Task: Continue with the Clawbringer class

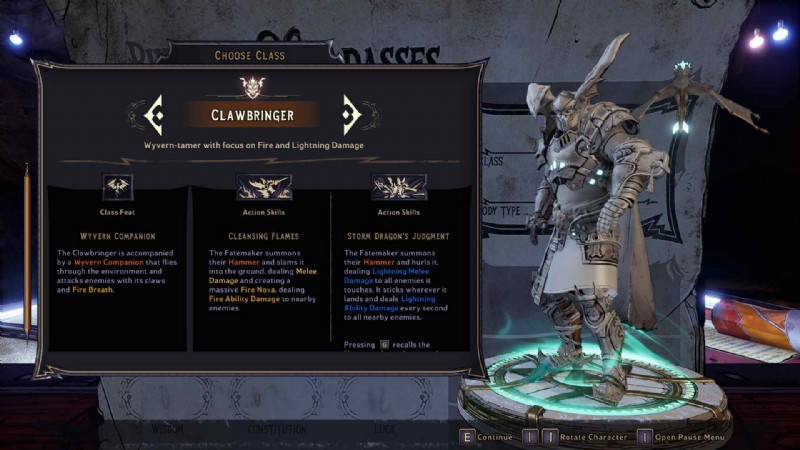Action: [486, 437]
